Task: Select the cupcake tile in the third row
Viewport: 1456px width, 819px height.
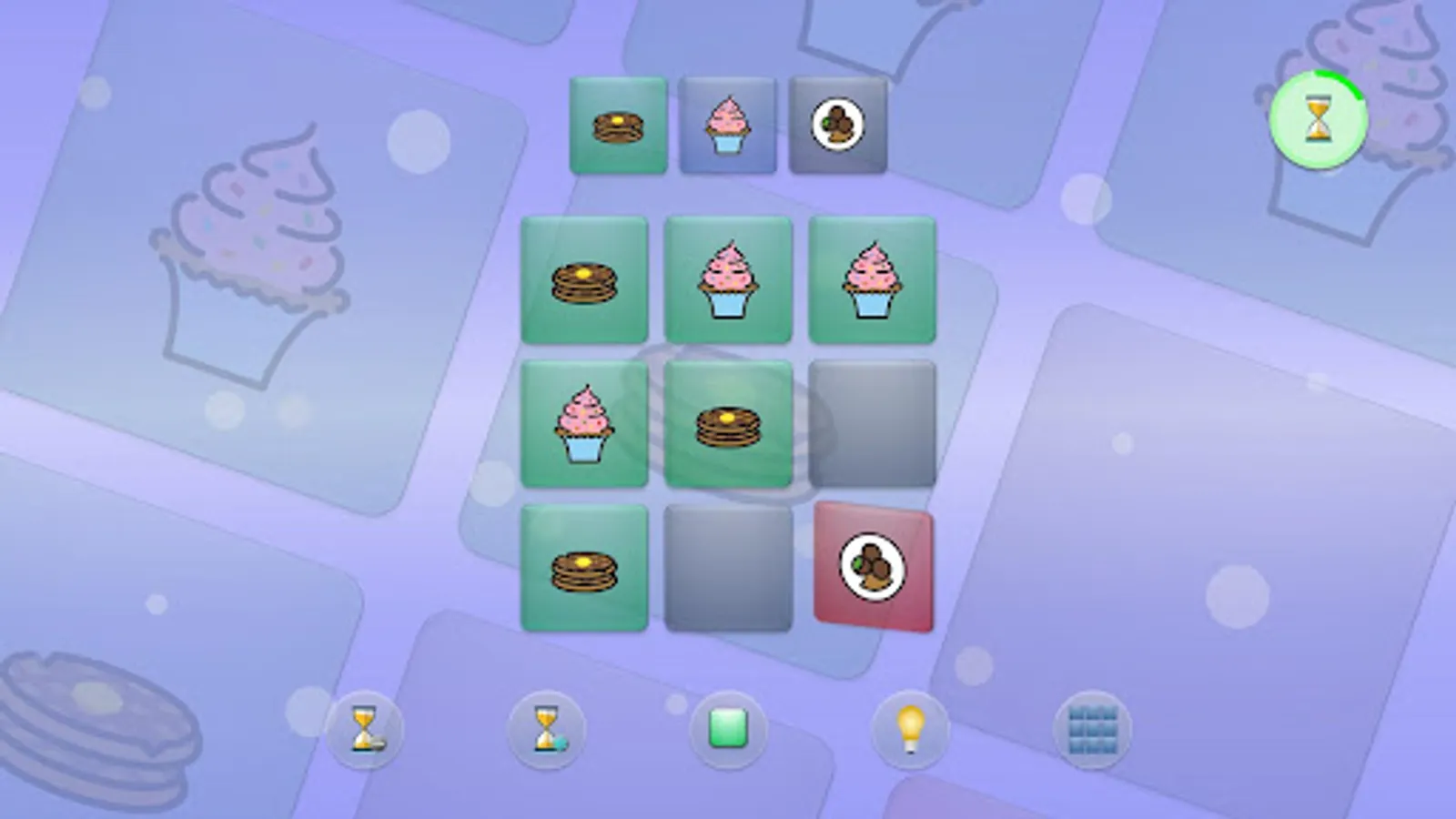Action: 586,423
